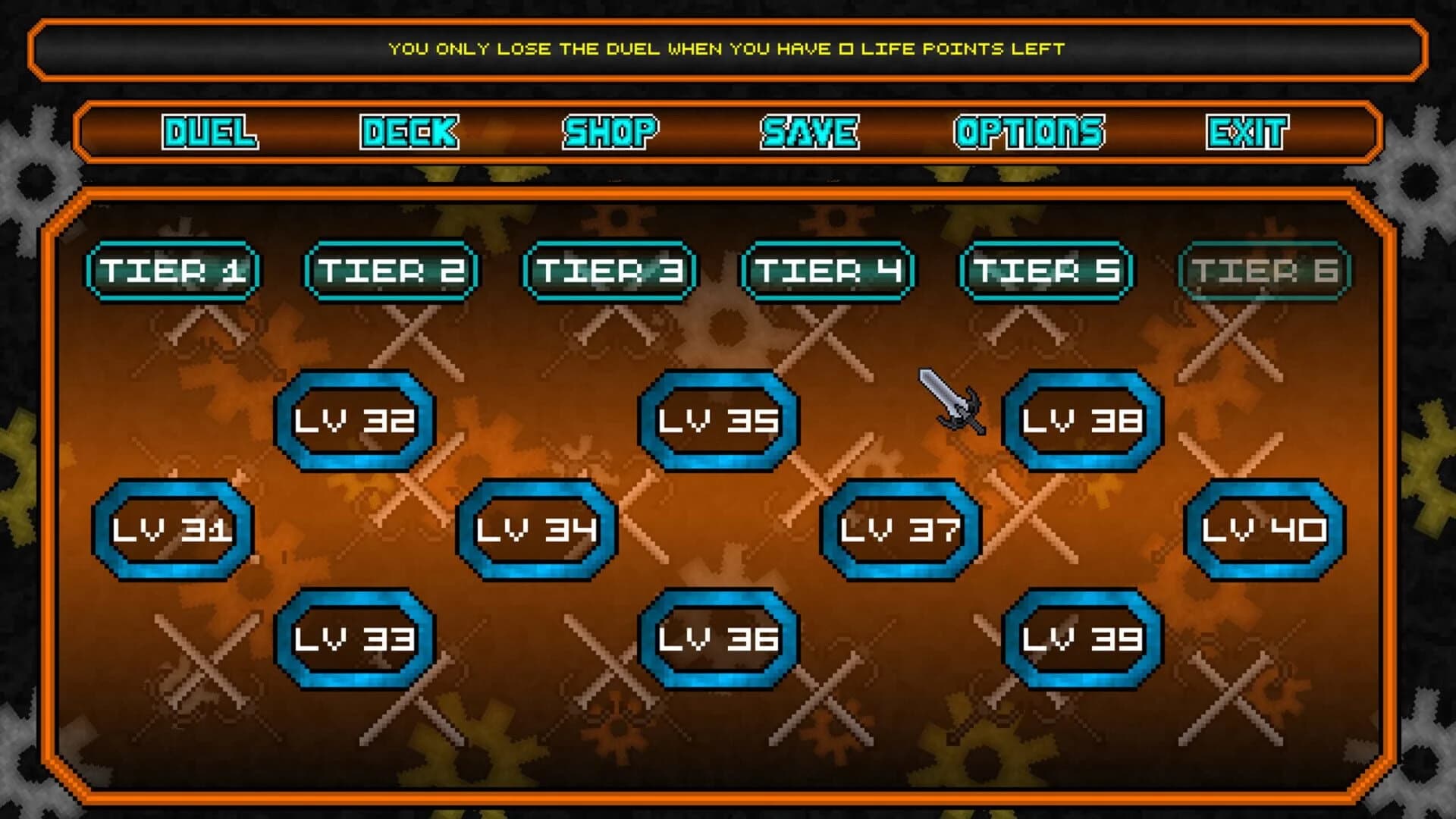This screenshot has height=819, width=1456.
Task: Battle the LV 36 opponent
Action: [x=720, y=641]
